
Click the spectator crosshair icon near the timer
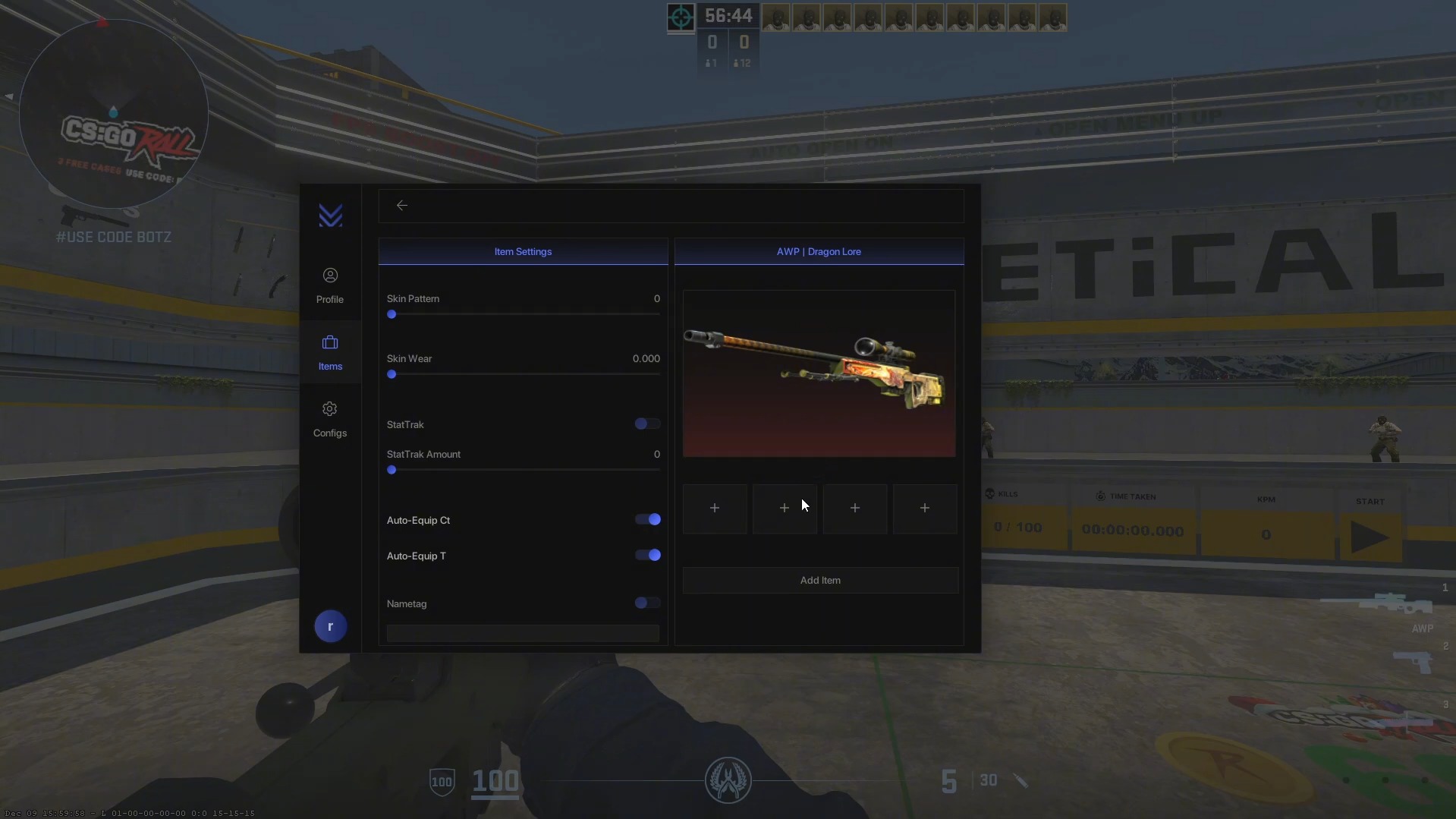pos(680,17)
